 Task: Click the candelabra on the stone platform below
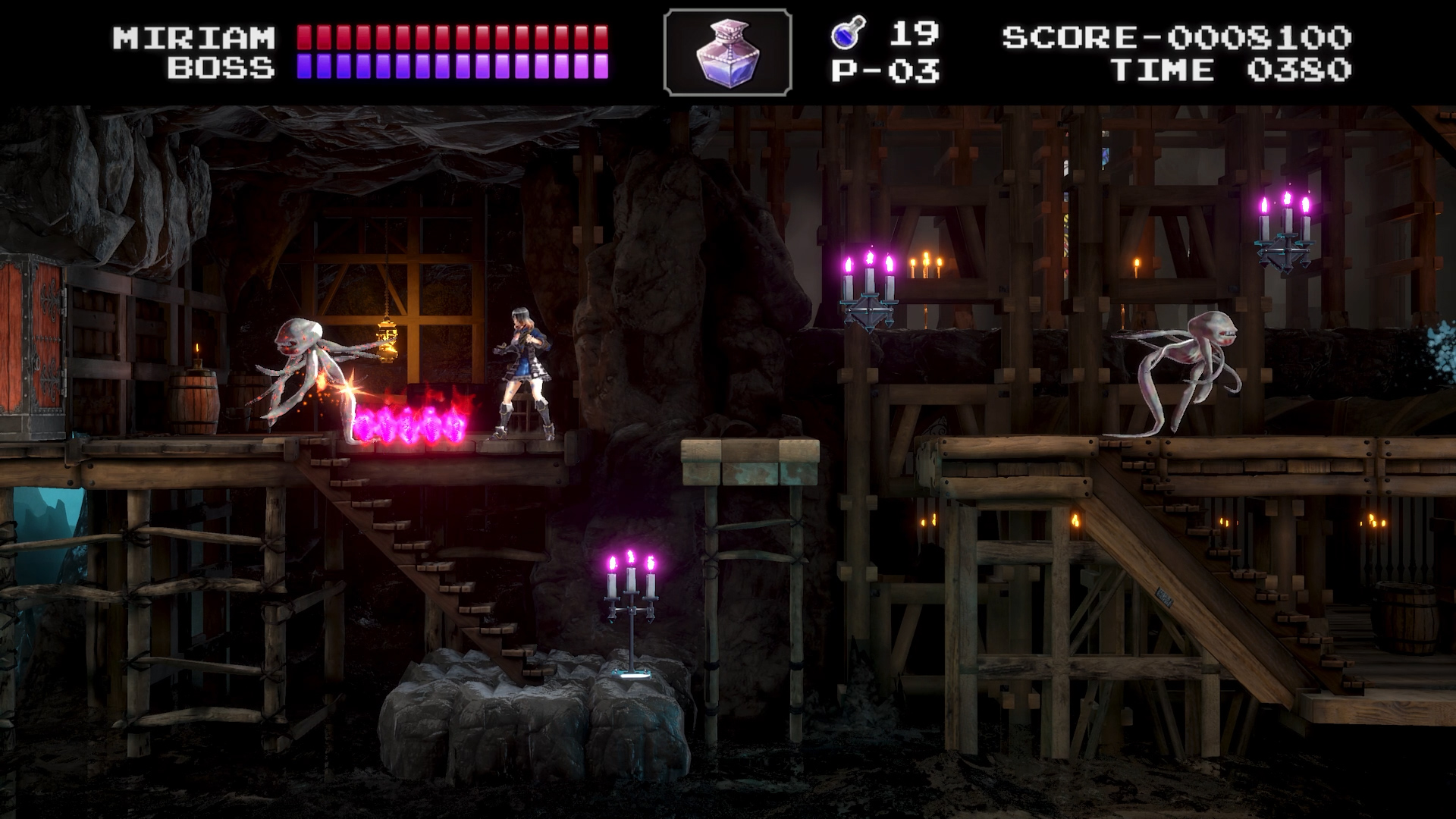[x=632, y=599]
